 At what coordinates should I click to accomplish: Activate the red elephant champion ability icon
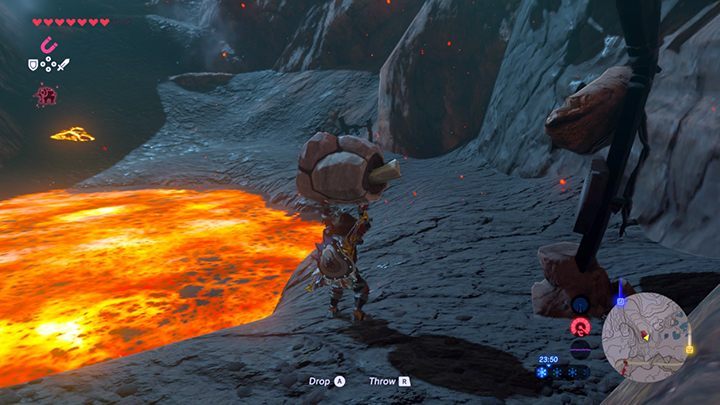tap(45, 95)
